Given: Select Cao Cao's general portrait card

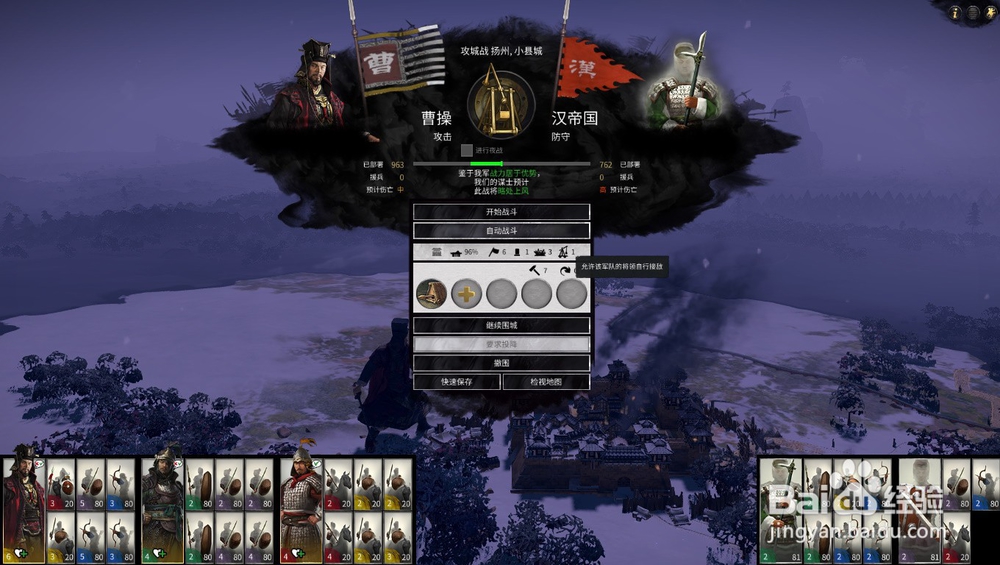Looking at the screenshot, I should click(23, 510).
